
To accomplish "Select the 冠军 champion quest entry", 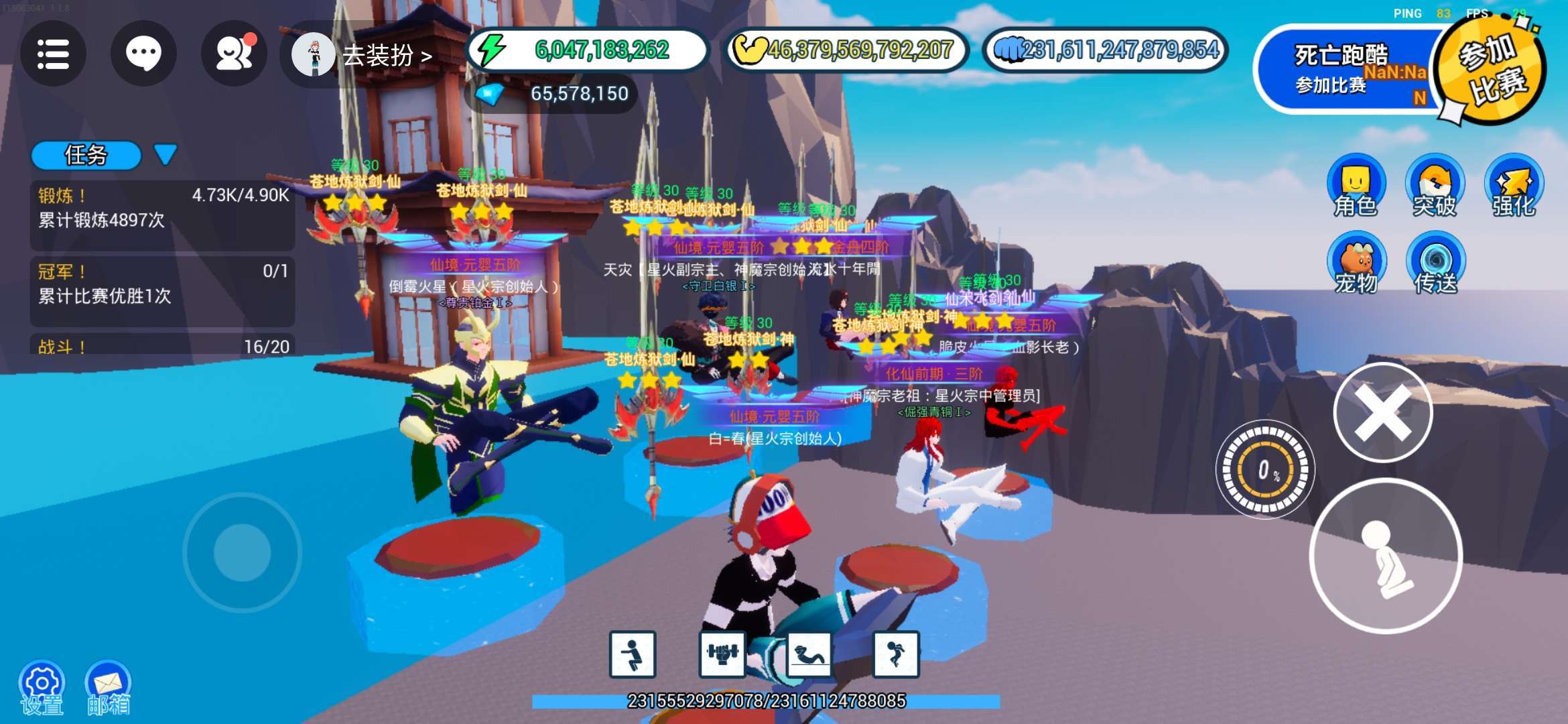I will tap(162, 284).
